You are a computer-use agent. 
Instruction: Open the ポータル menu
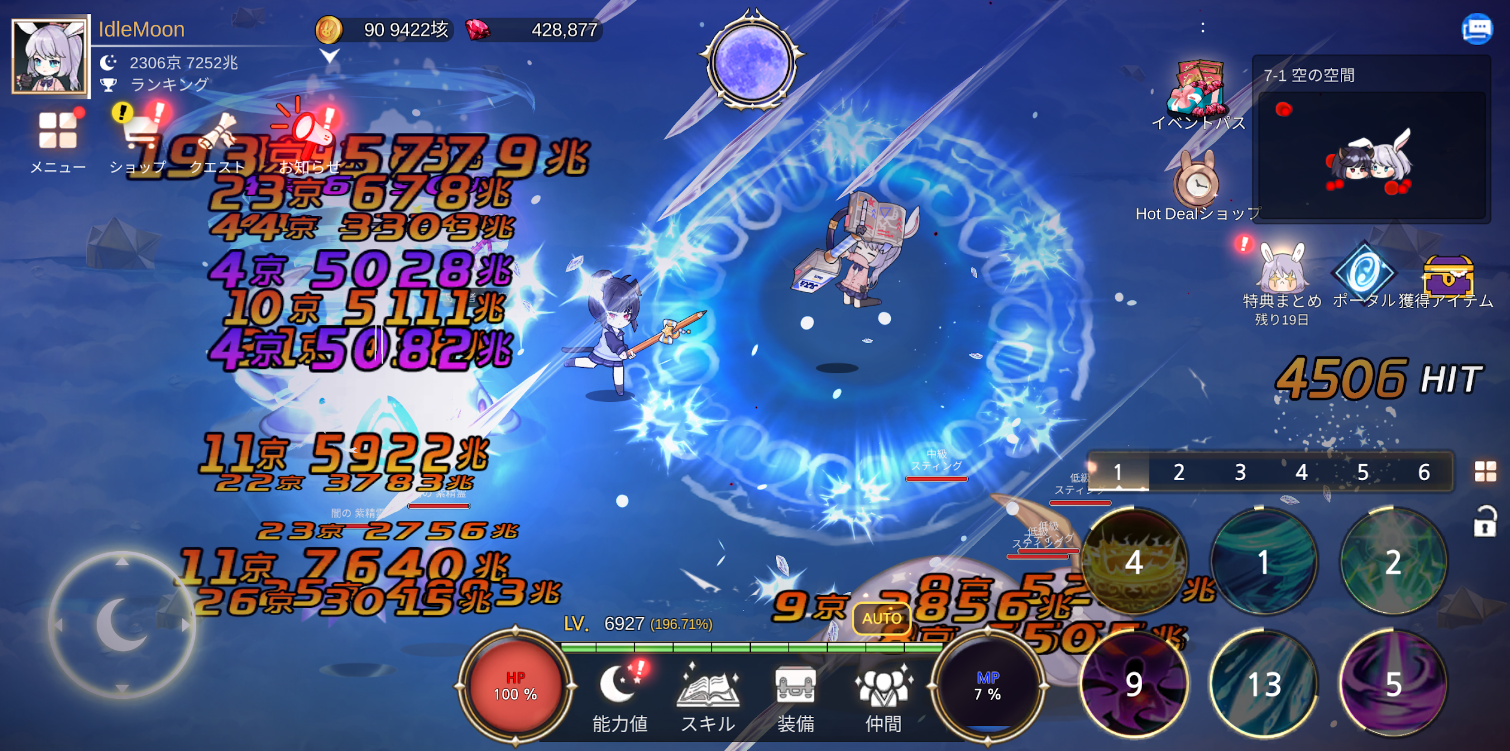tap(1365, 270)
